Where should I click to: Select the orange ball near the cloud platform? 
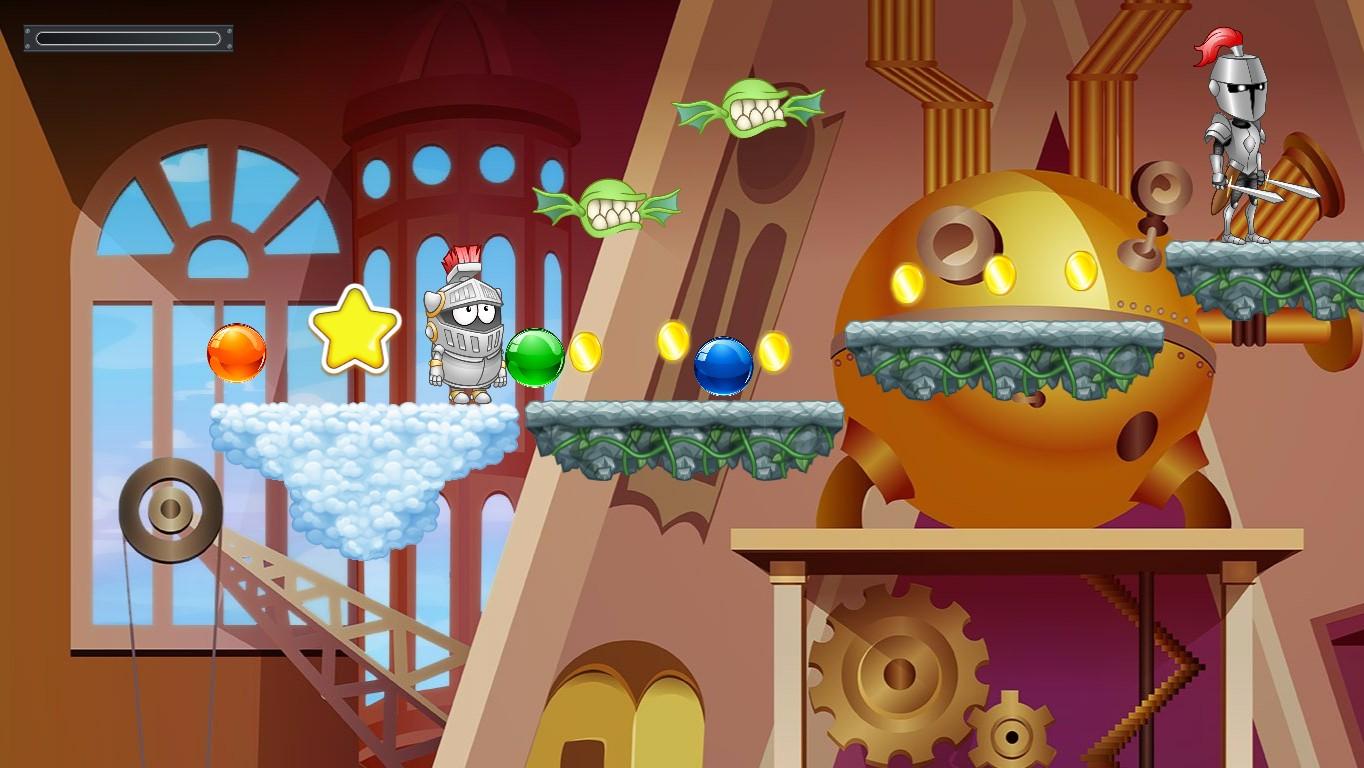pyautogui.click(x=238, y=355)
